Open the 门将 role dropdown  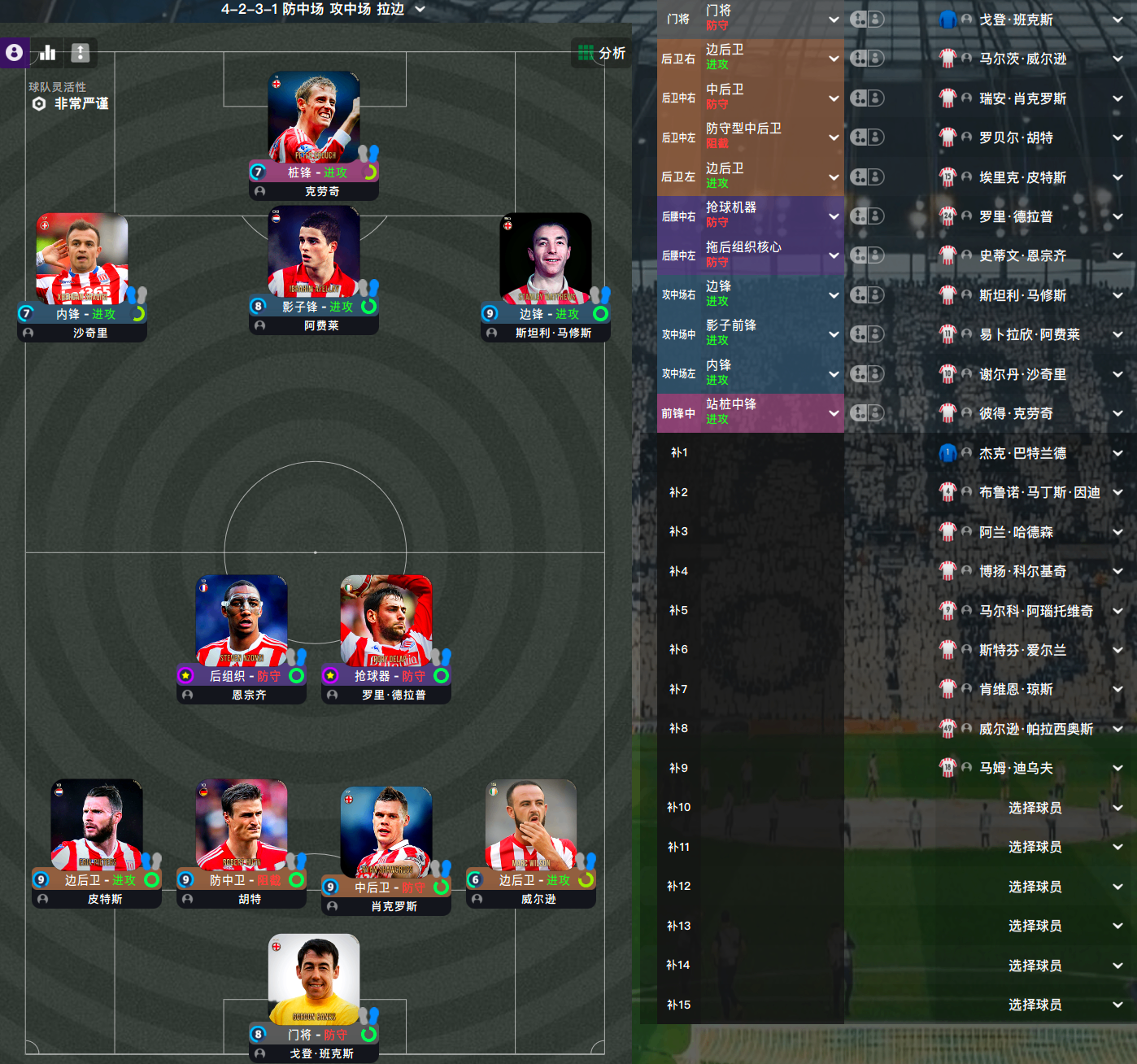pos(834,19)
